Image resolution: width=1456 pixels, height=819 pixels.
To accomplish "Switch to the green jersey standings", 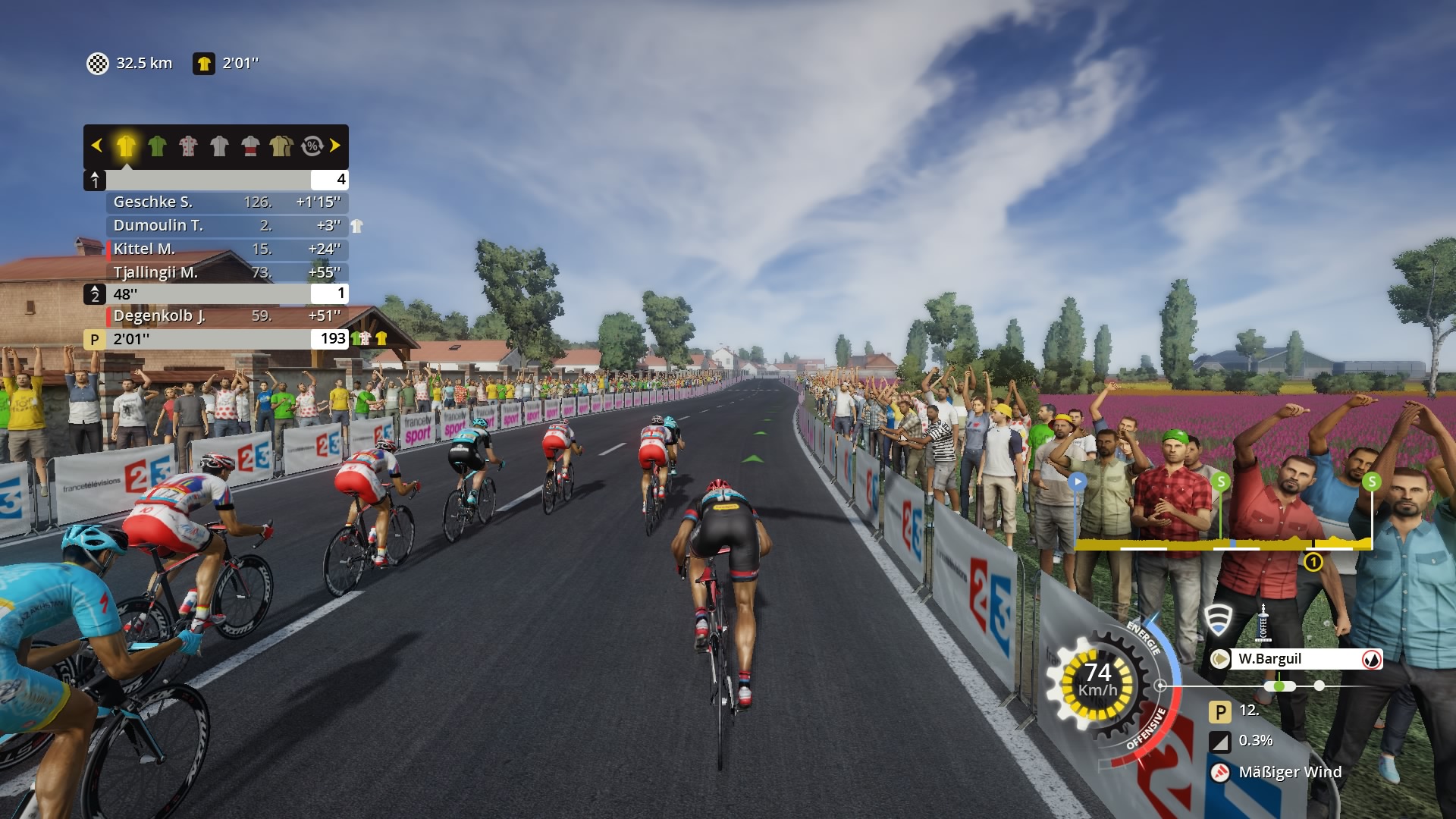I will point(157,146).
